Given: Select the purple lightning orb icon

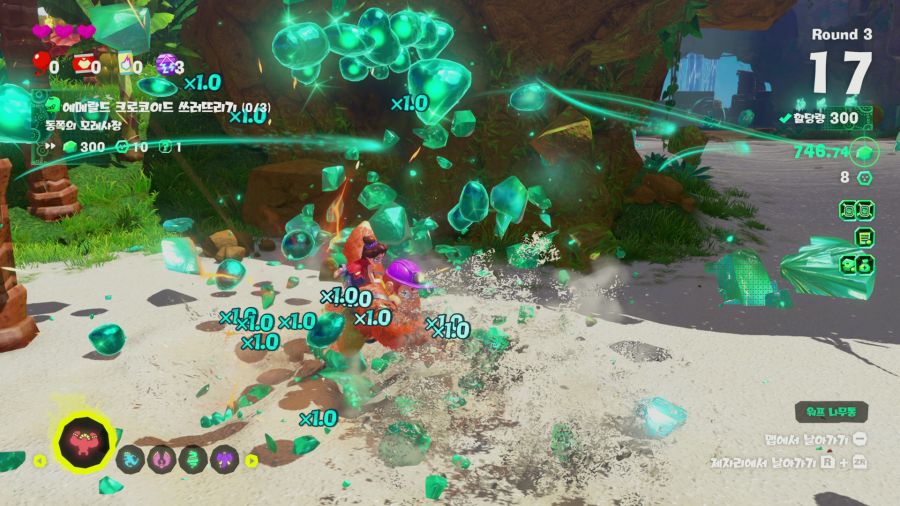Looking at the screenshot, I should [x=165, y=65].
